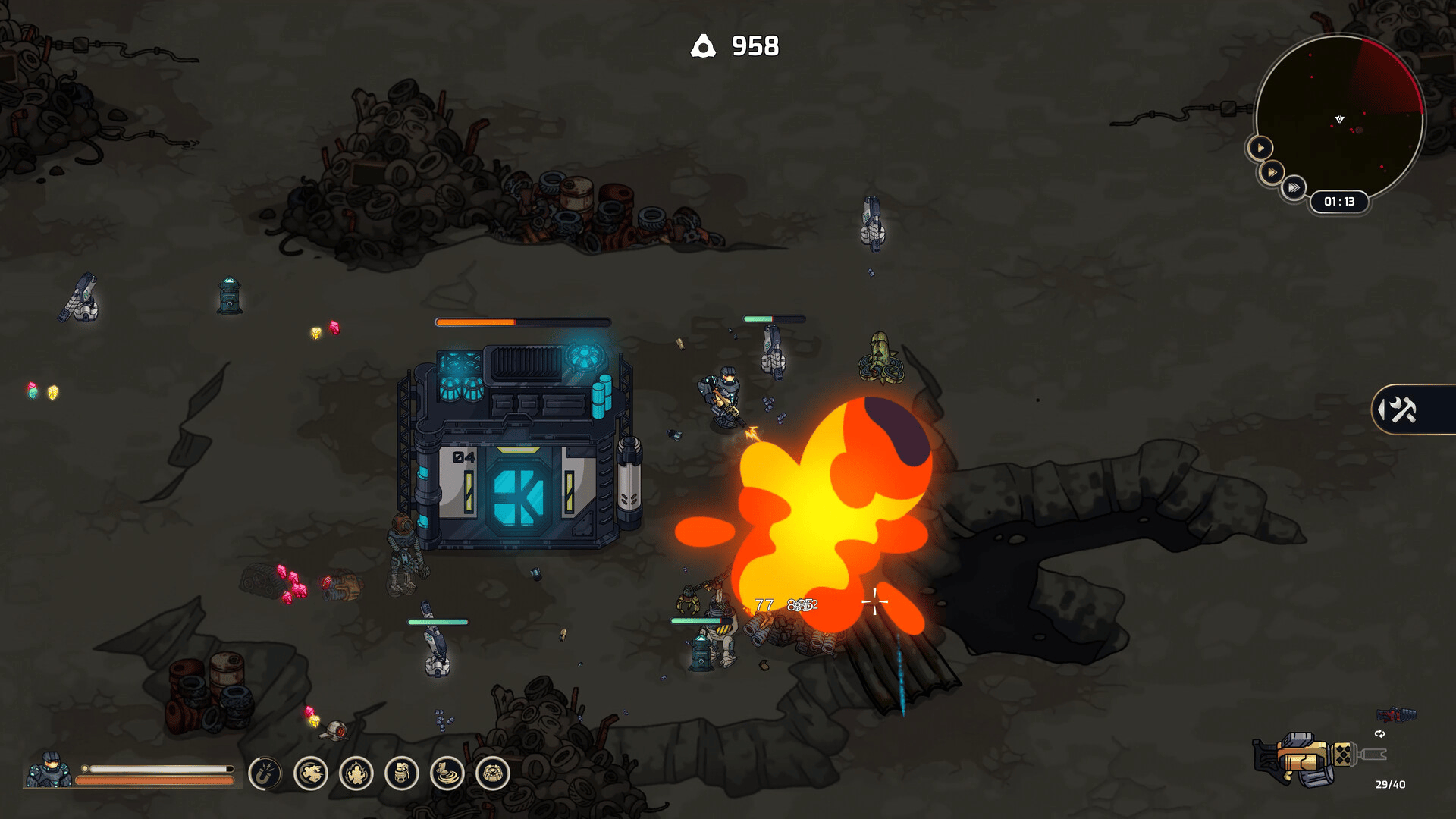
Task: Select the grenade ability icon
Action: point(402,774)
